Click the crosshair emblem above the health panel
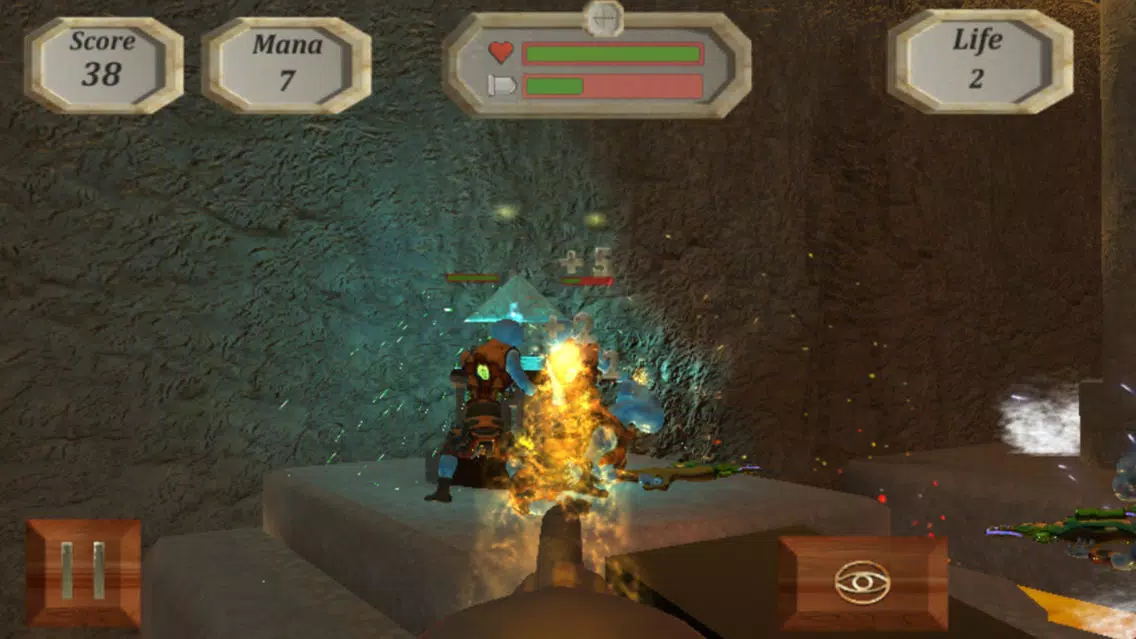 tap(603, 17)
